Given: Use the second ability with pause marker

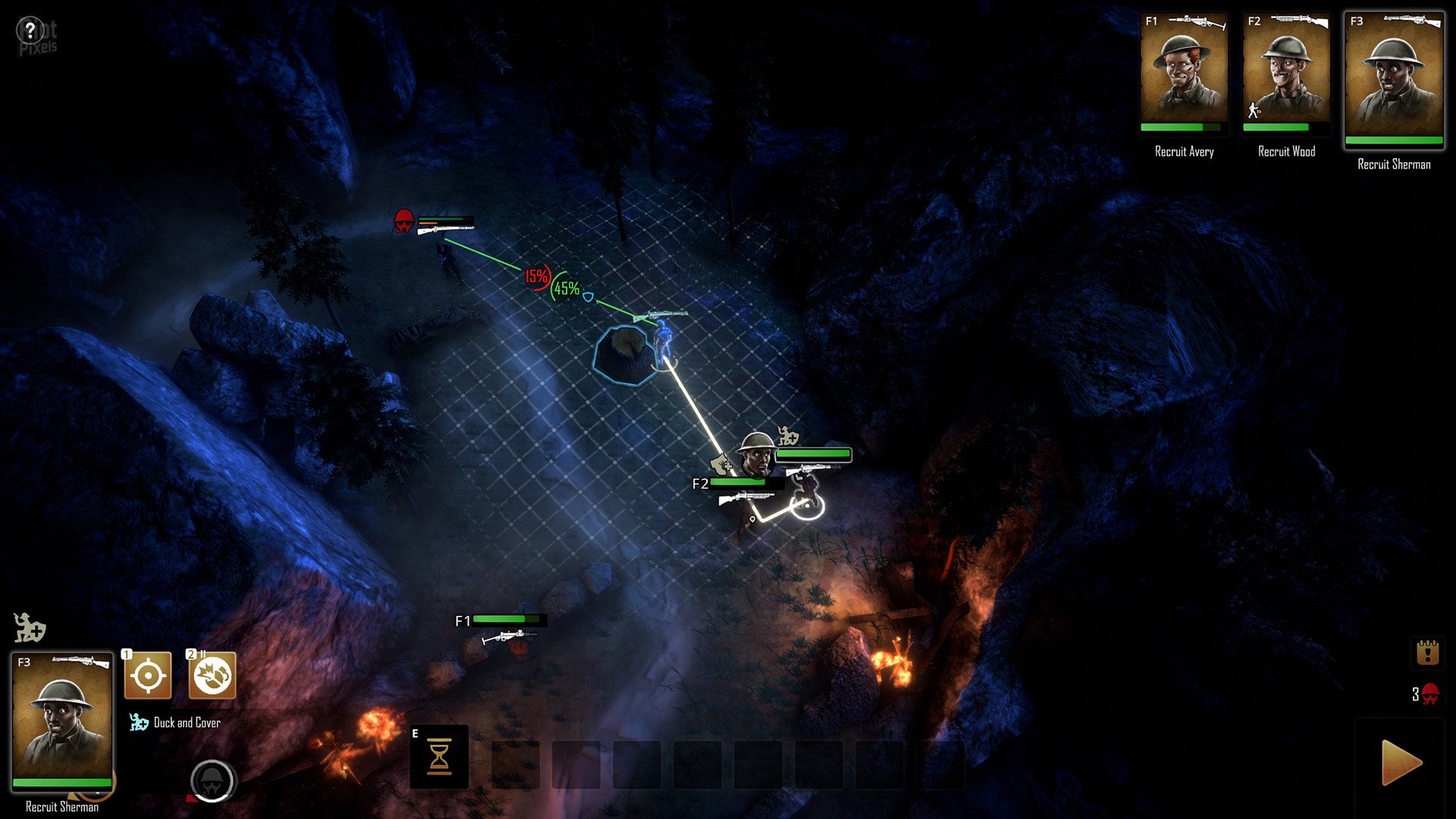Looking at the screenshot, I should point(212,675).
